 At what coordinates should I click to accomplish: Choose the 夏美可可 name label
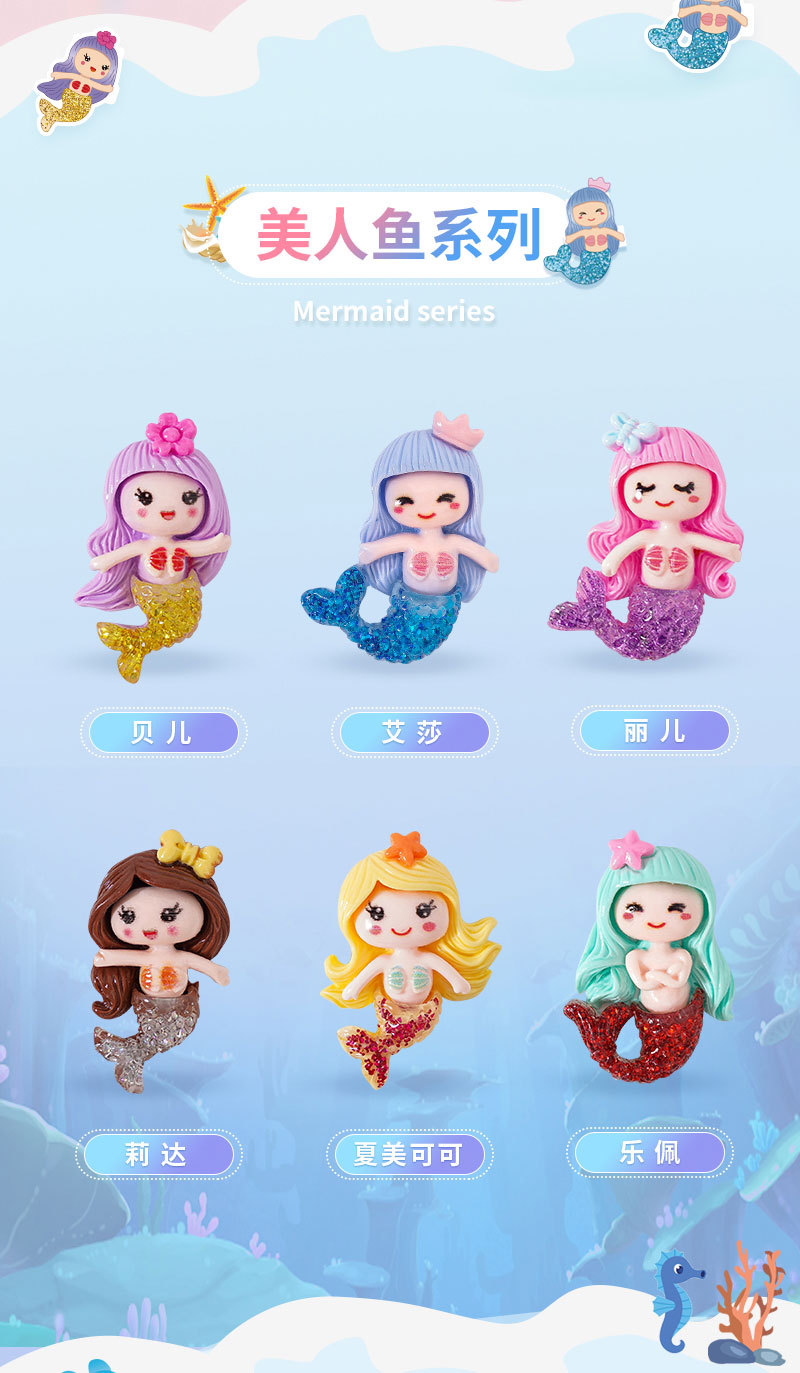click(408, 1155)
